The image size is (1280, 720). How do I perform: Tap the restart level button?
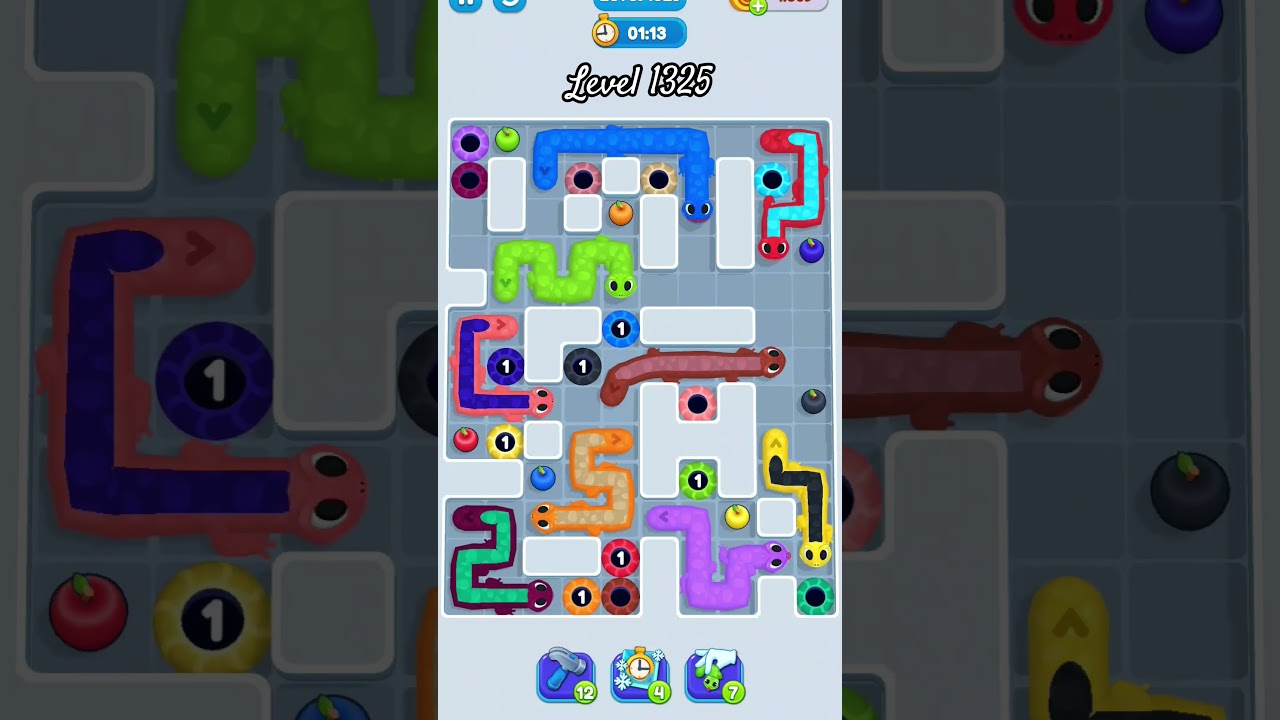click(x=509, y=4)
